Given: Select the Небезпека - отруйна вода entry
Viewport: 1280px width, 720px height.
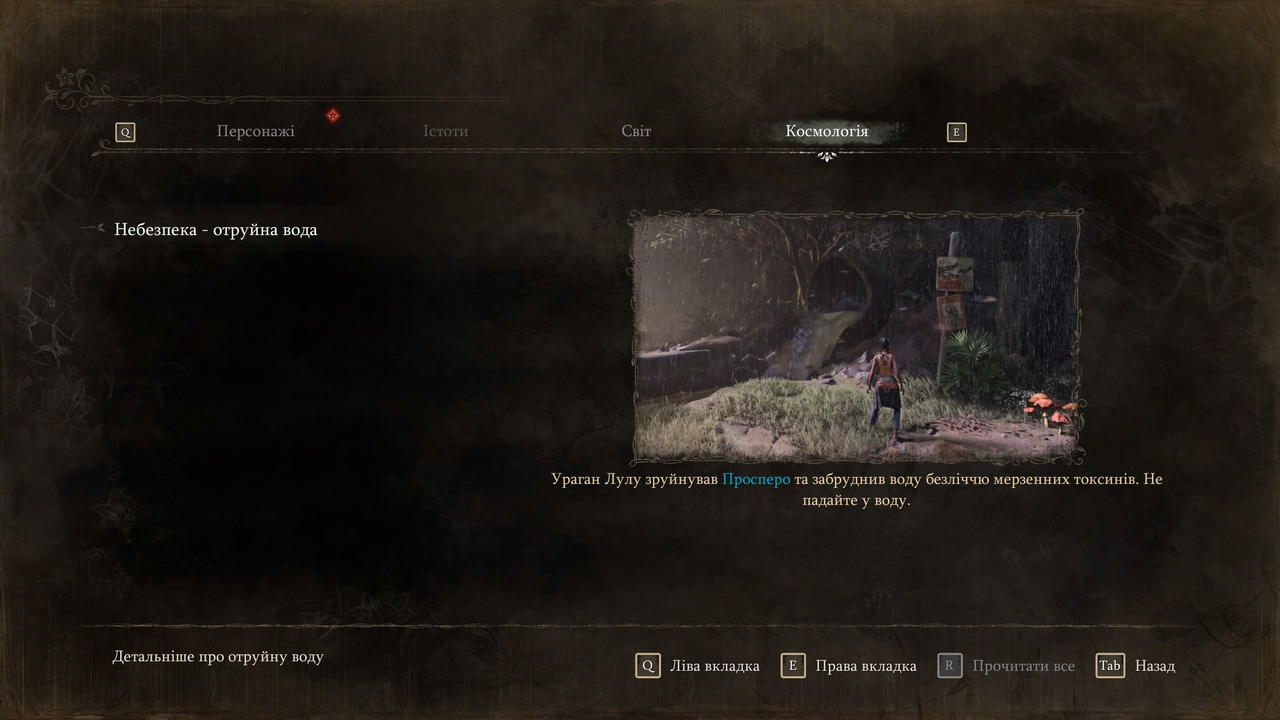Looking at the screenshot, I should coord(215,230).
